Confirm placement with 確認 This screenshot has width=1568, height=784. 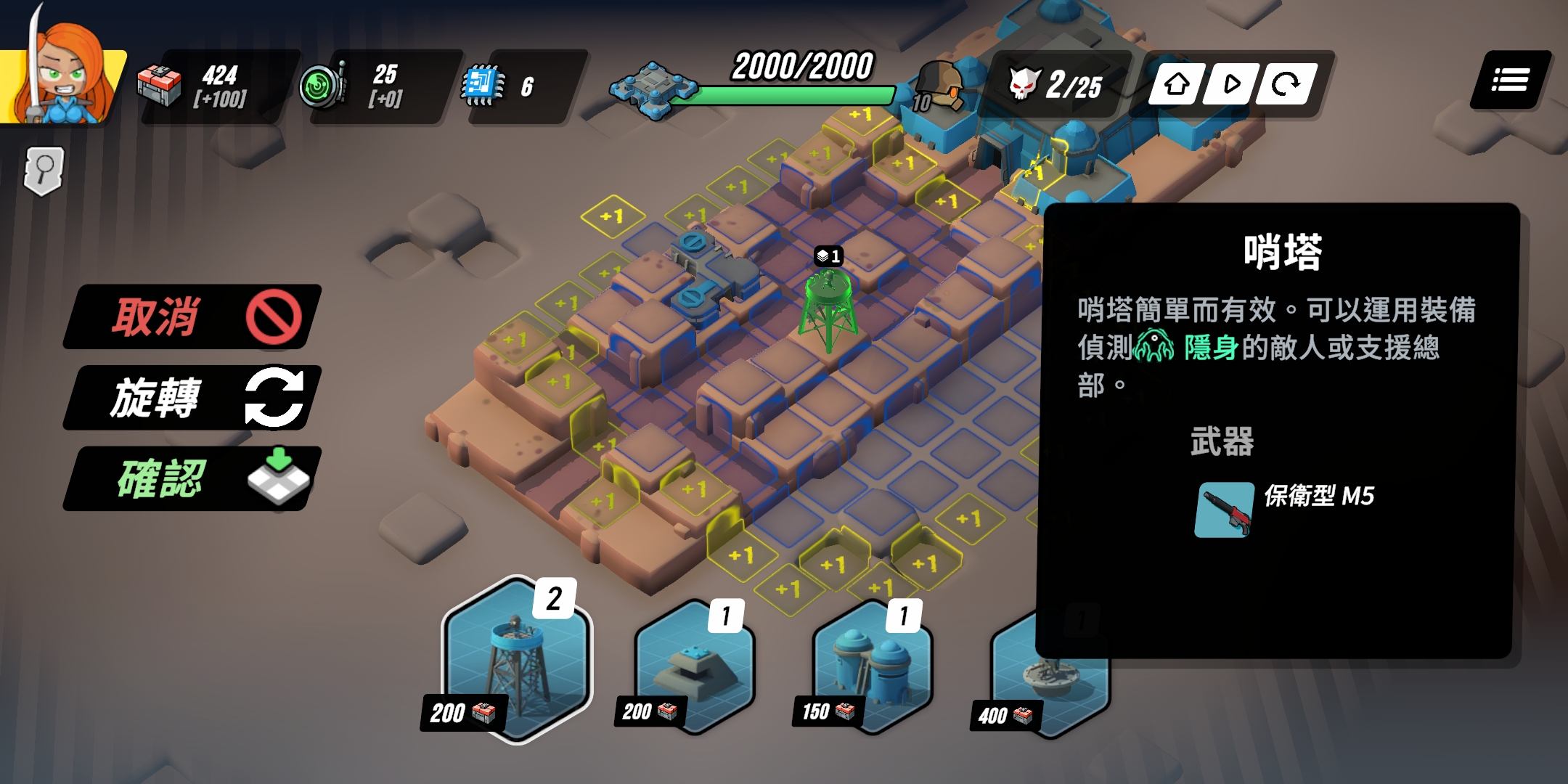(193, 479)
